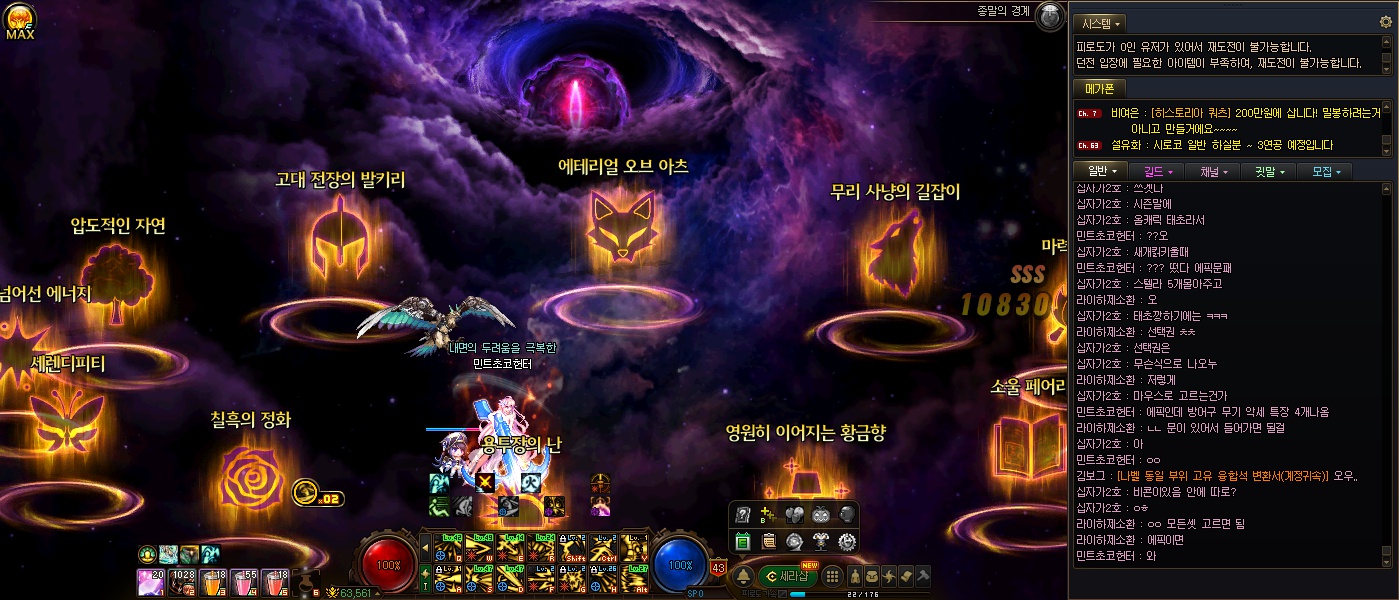Click the pumpkin face icon in quick menu

[820, 515]
